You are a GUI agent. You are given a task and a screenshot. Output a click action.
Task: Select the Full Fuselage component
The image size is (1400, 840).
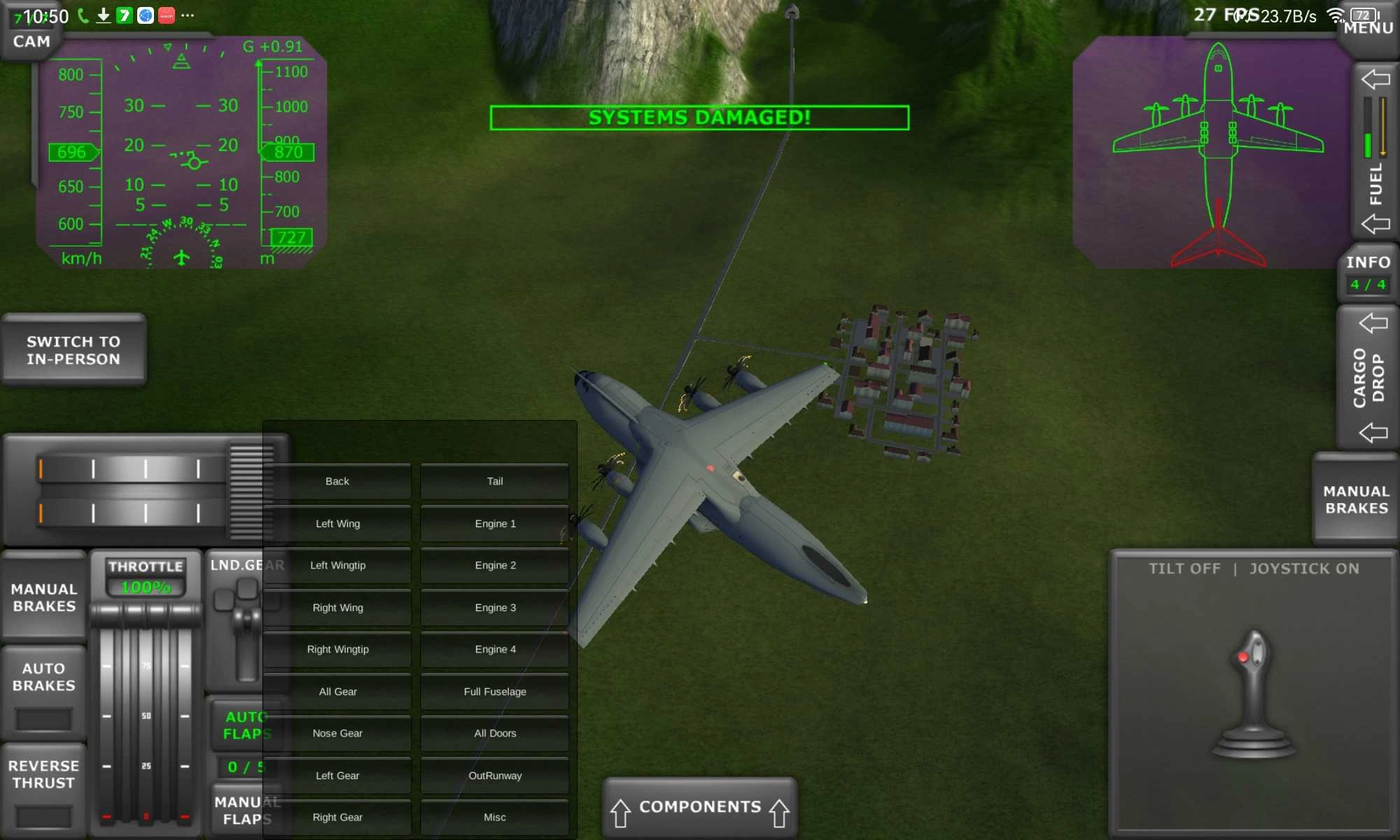click(494, 691)
